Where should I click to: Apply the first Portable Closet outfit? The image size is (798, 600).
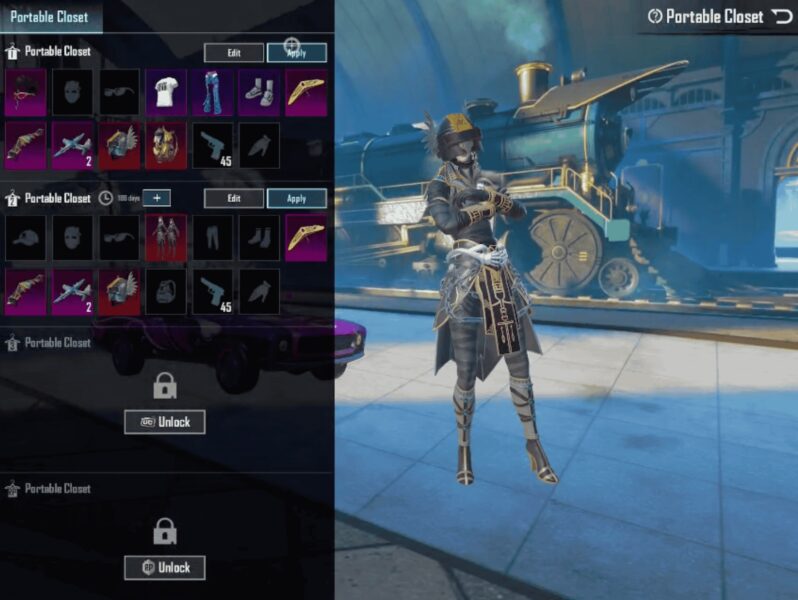pos(297,53)
